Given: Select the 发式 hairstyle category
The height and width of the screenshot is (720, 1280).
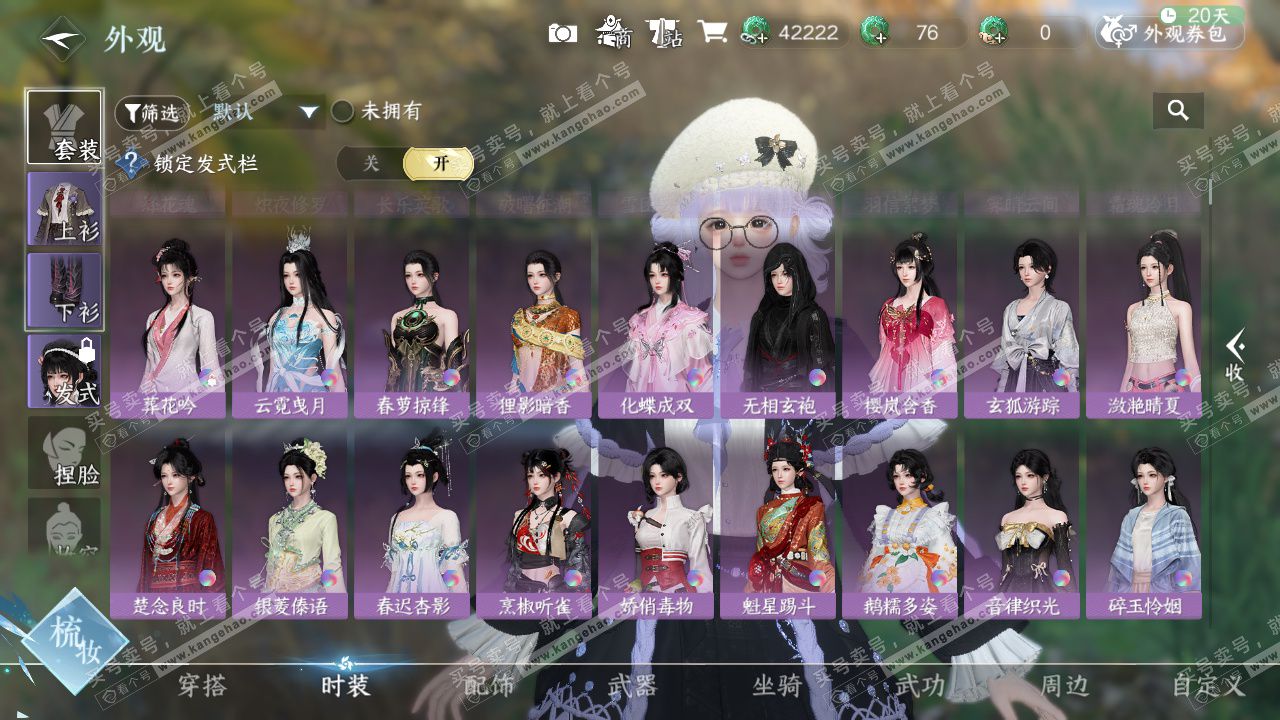Looking at the screenshot, I should click(x=65, y=371).
